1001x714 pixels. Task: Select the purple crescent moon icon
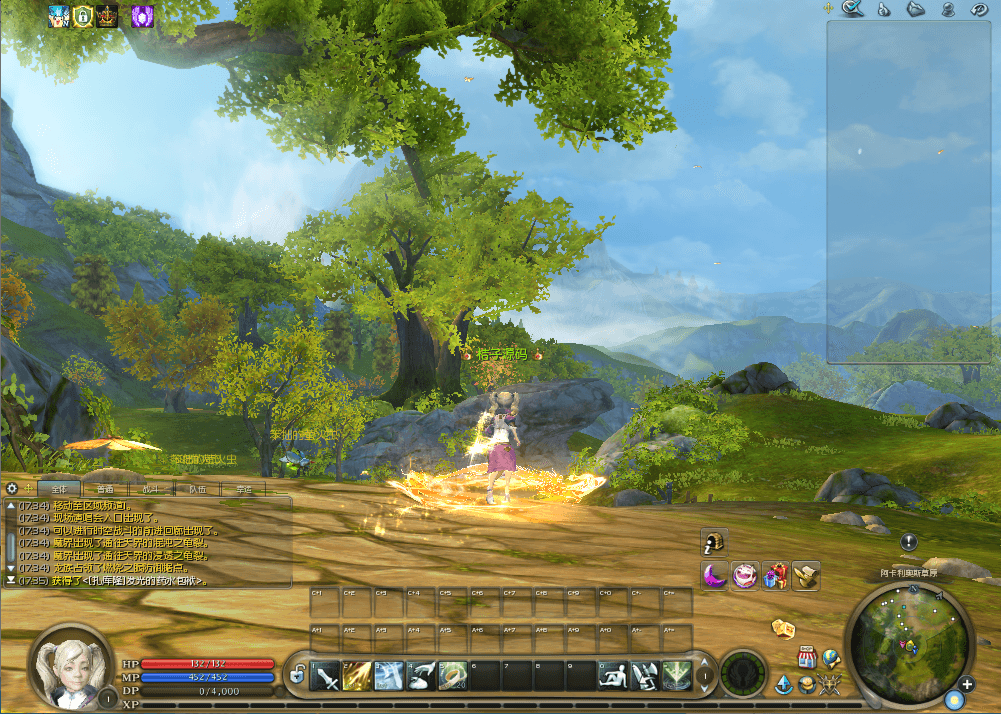(x=714, y=575)
